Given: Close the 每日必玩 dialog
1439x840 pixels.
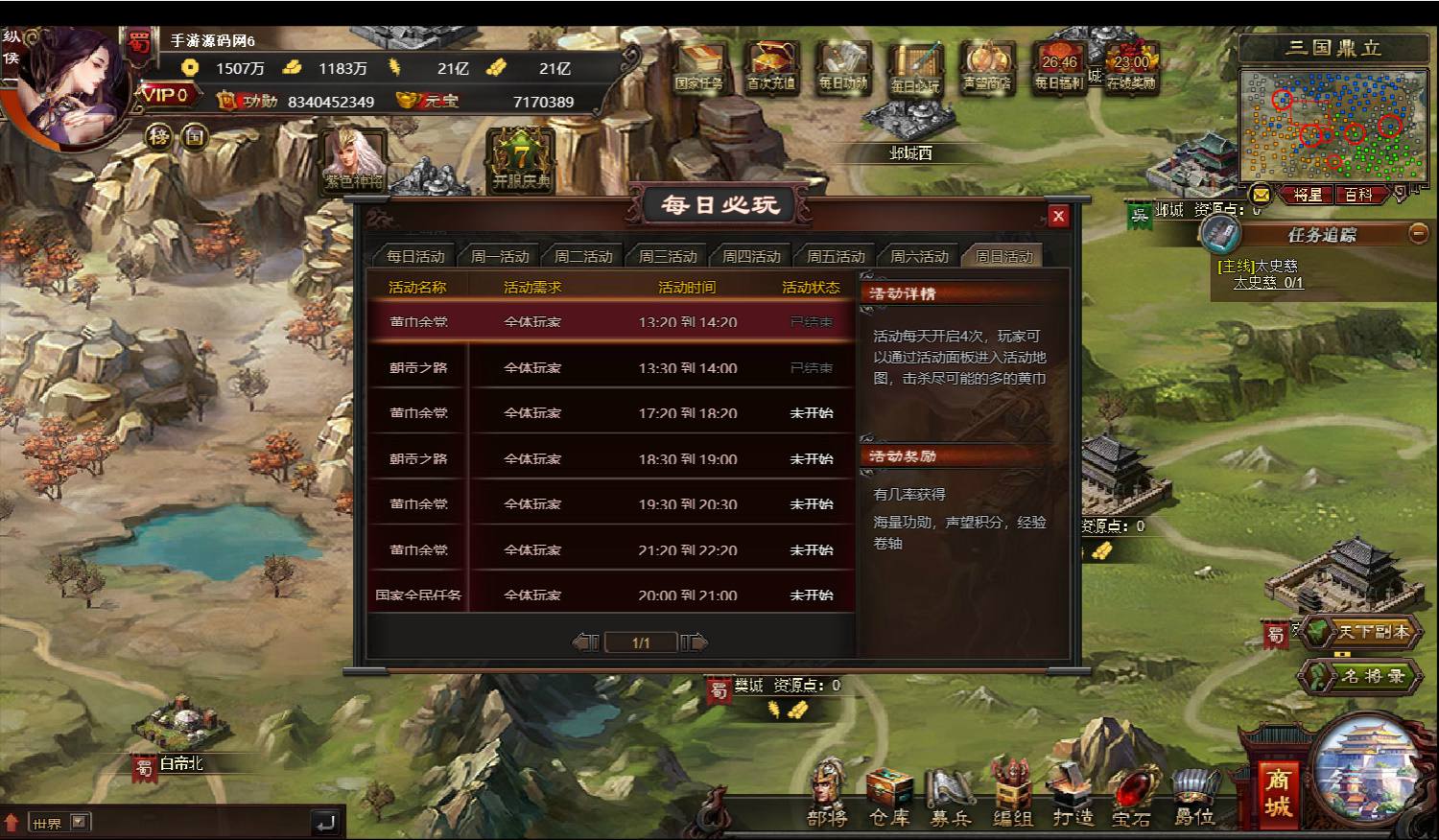Looking at the screenshot, I should (1058, 216).
